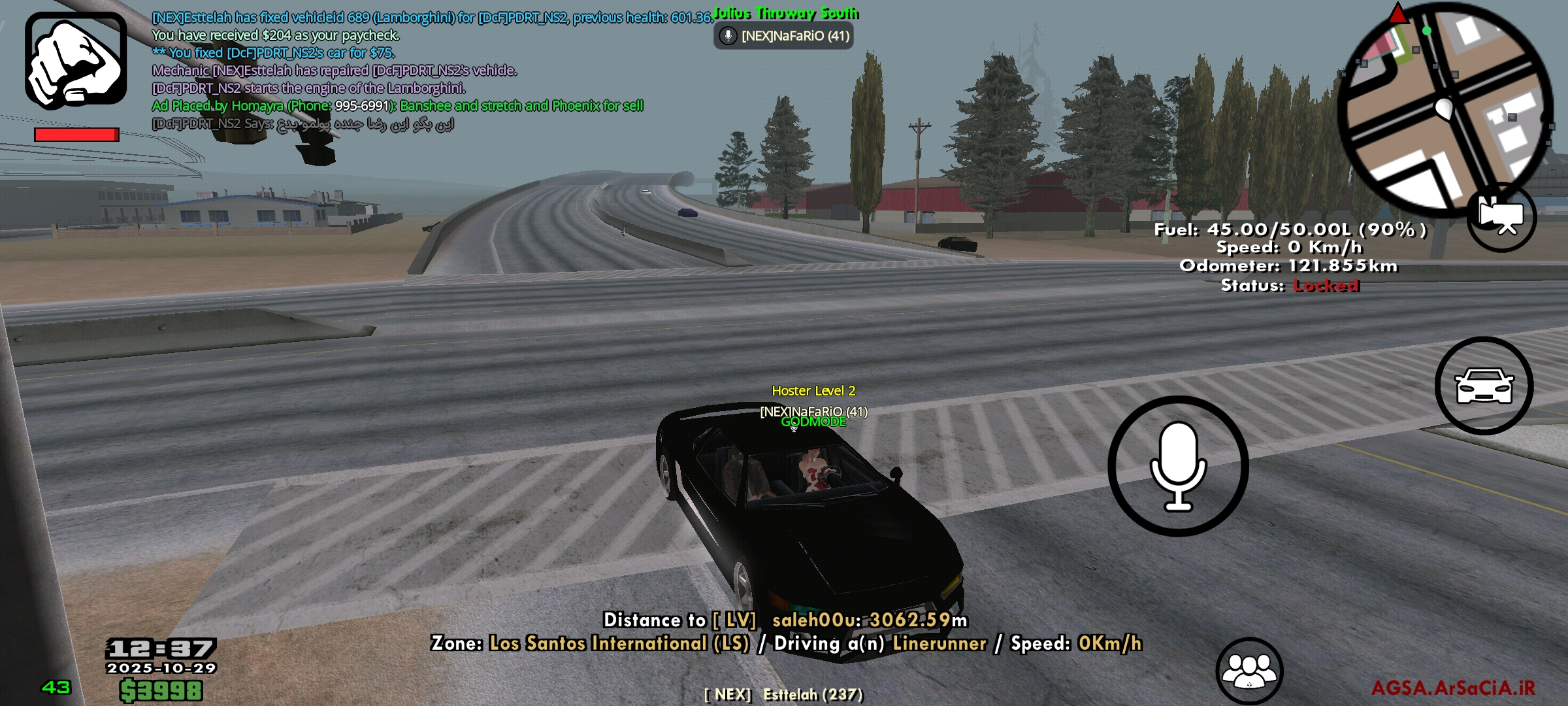Tap the fist weapon icon
The height and width of the screenshot is (706, 1568).
point(76,60)
